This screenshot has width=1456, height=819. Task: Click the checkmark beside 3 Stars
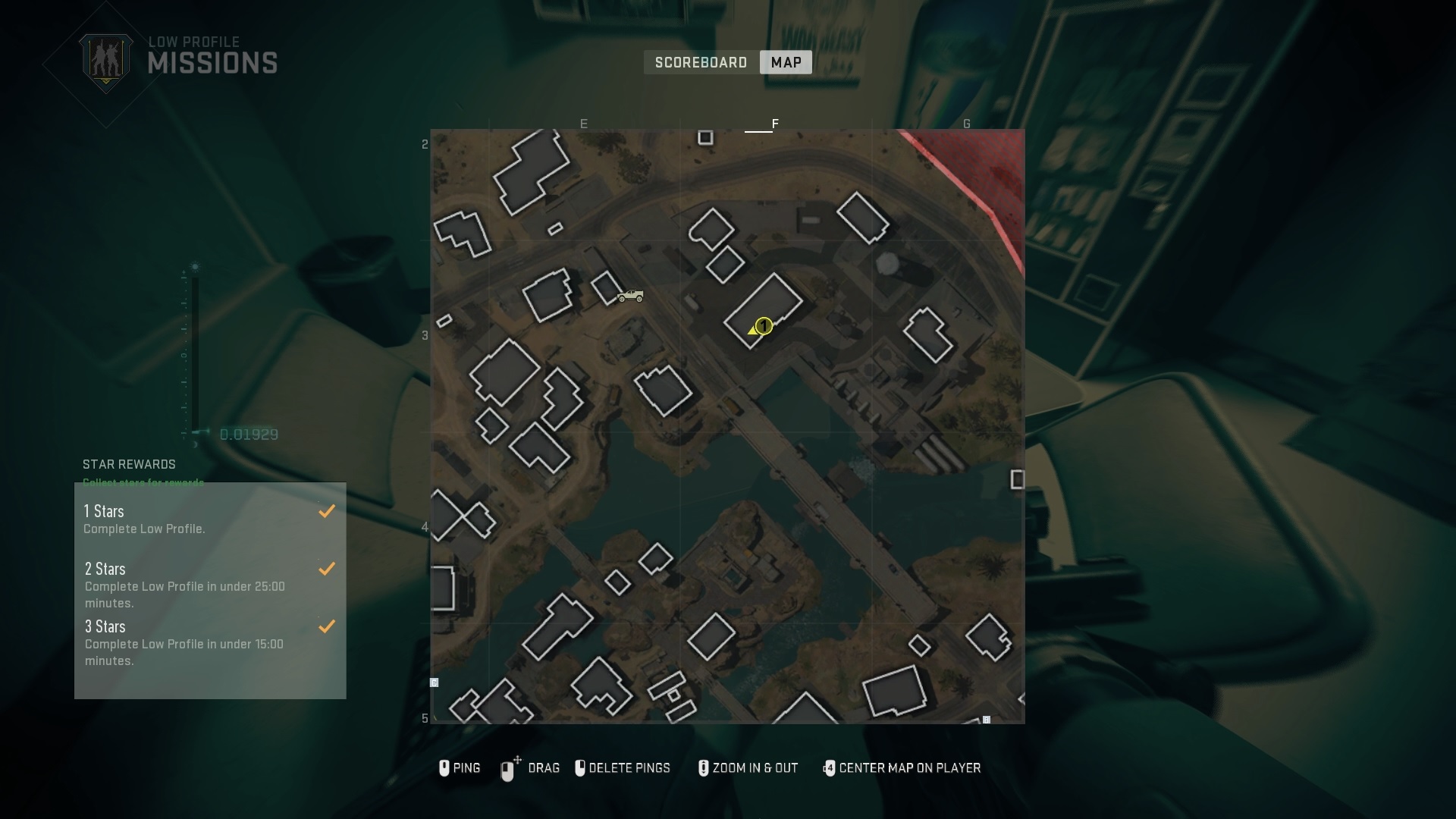click(x=328, y=626)
